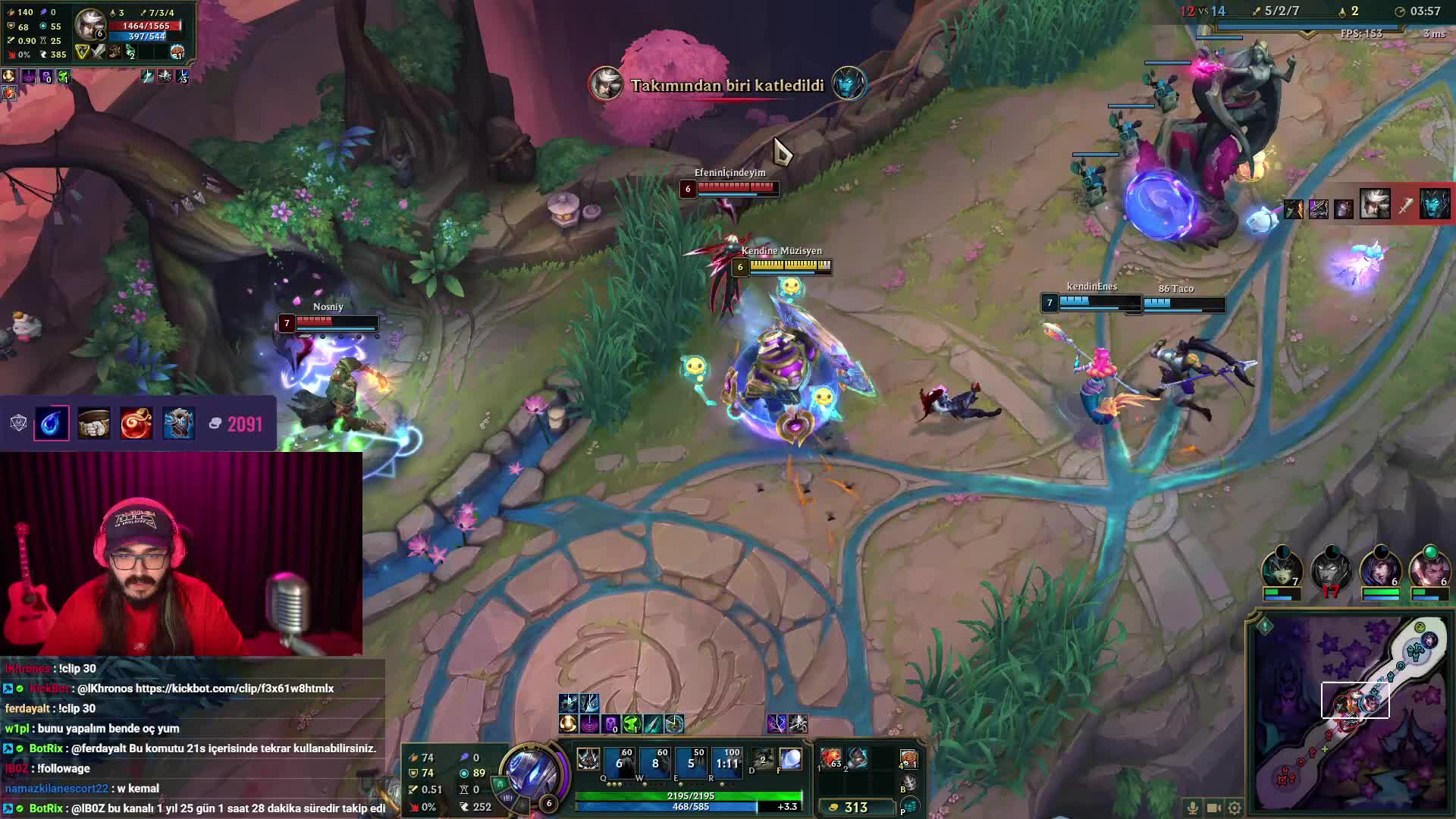Cast the W ability
The height and width of the screenshot is (819, 1456).
coord(654,761)
